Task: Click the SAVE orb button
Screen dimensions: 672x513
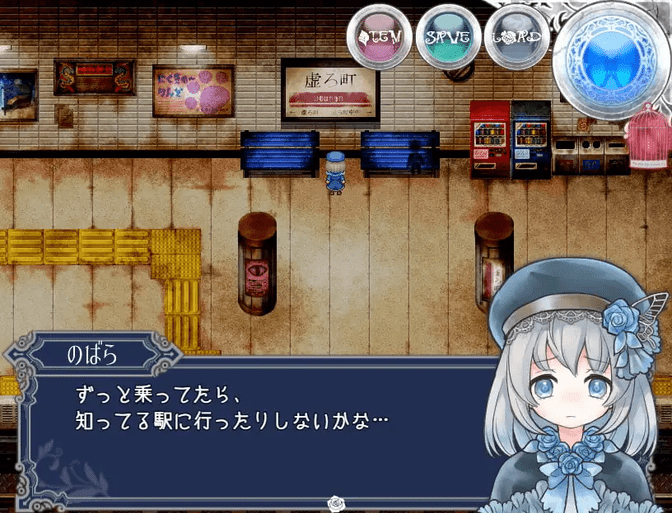Action: 447,38
